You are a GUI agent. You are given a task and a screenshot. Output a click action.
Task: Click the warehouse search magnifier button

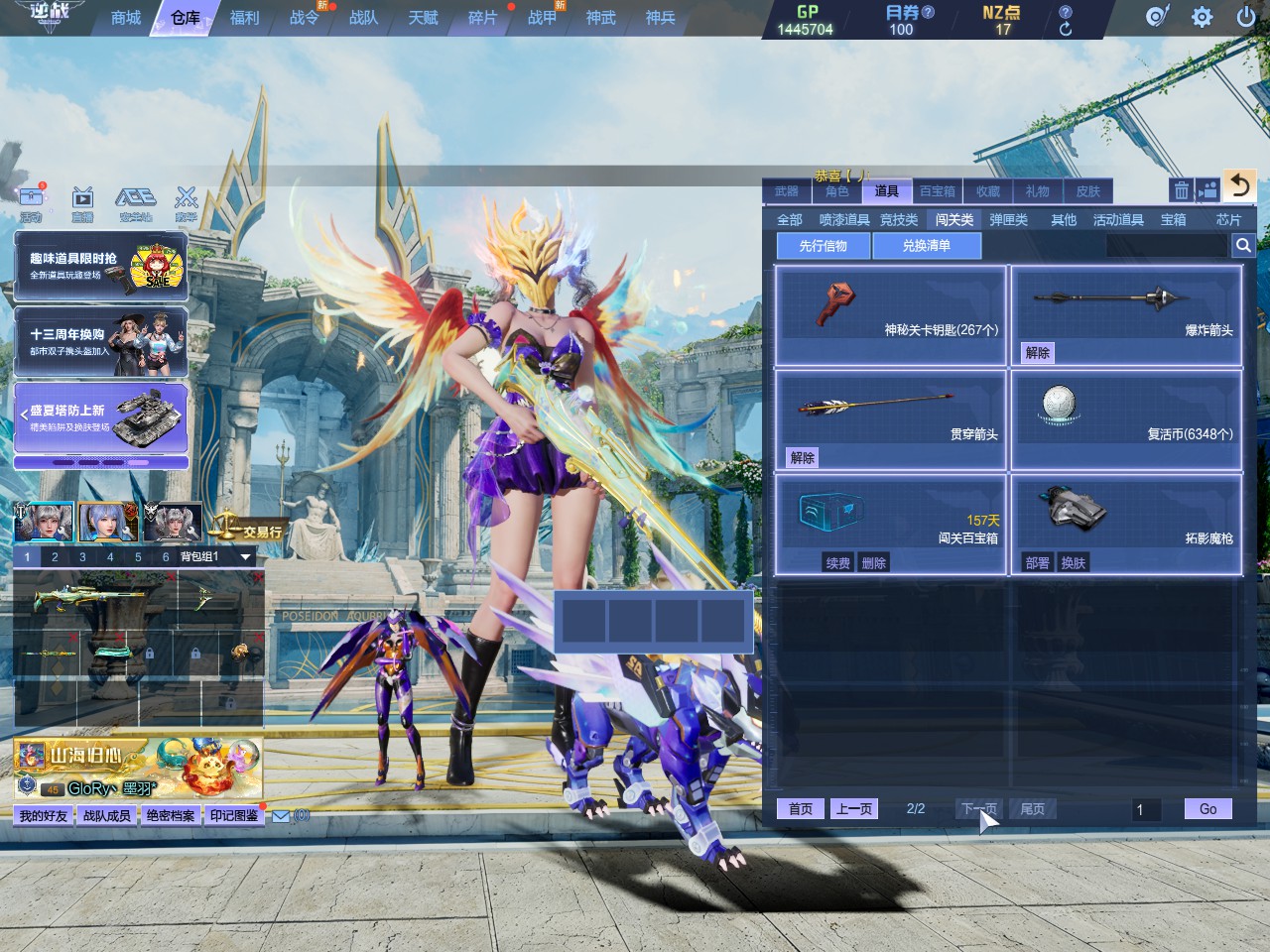1242,246
